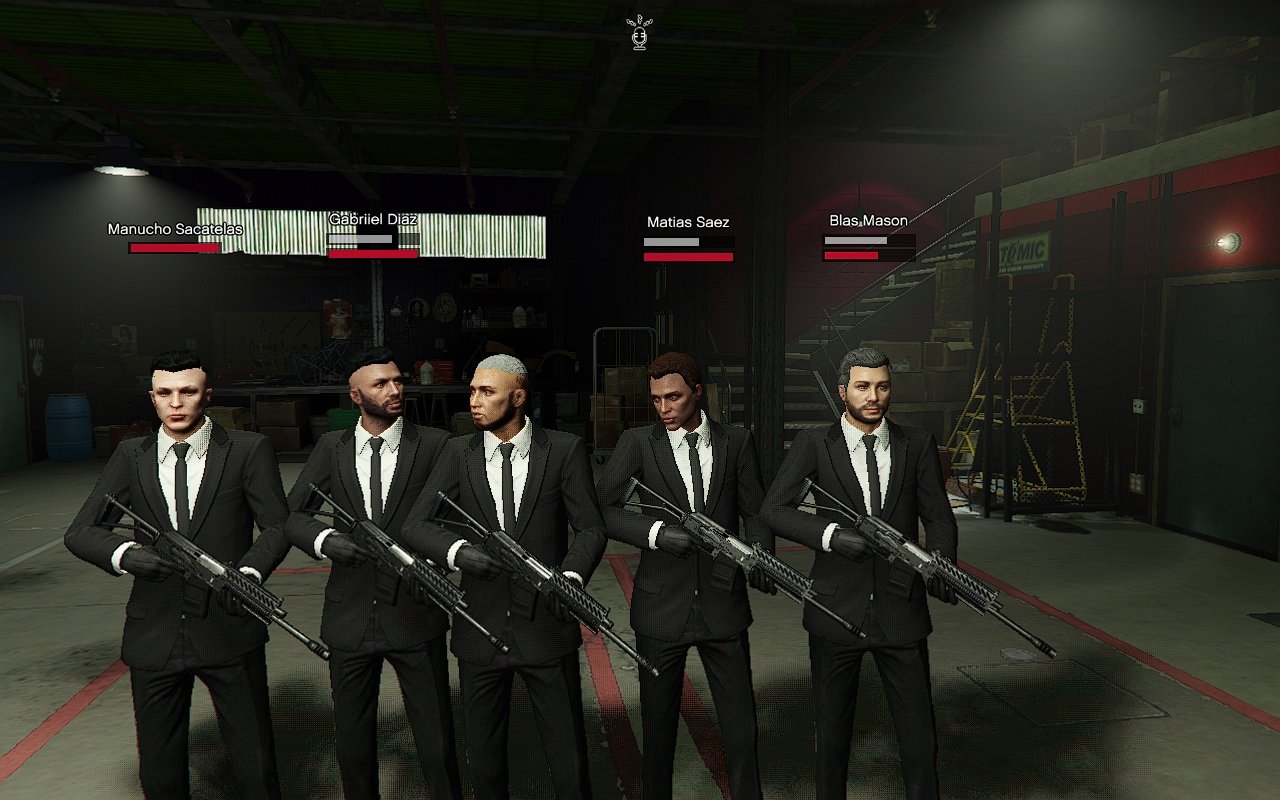Click the Blas Mason name tag
The height and width of the screenshot is (800, 1280).
(868, 220)
